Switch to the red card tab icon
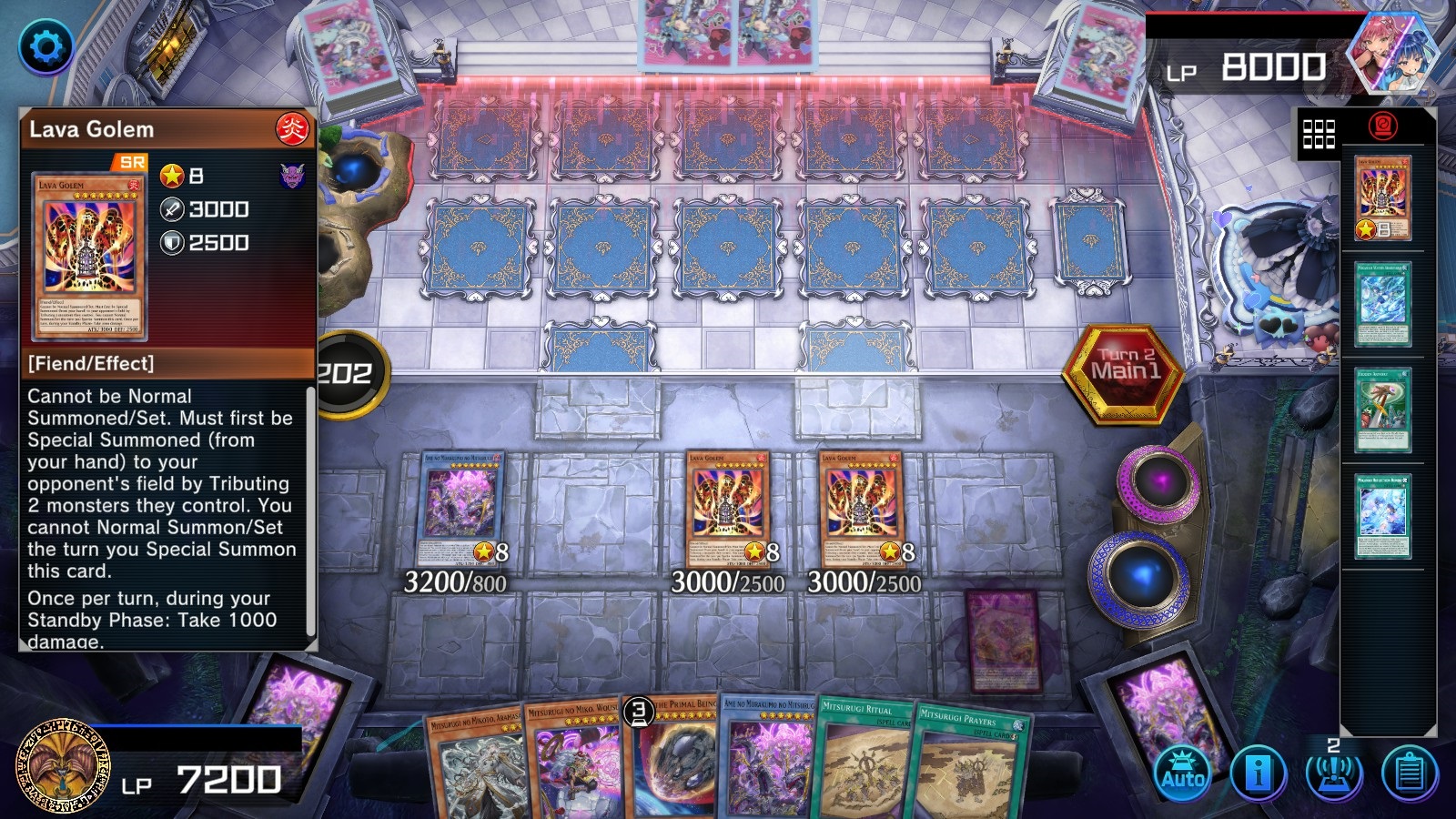The image size is (1456, 819). (x=1382, y=126)
